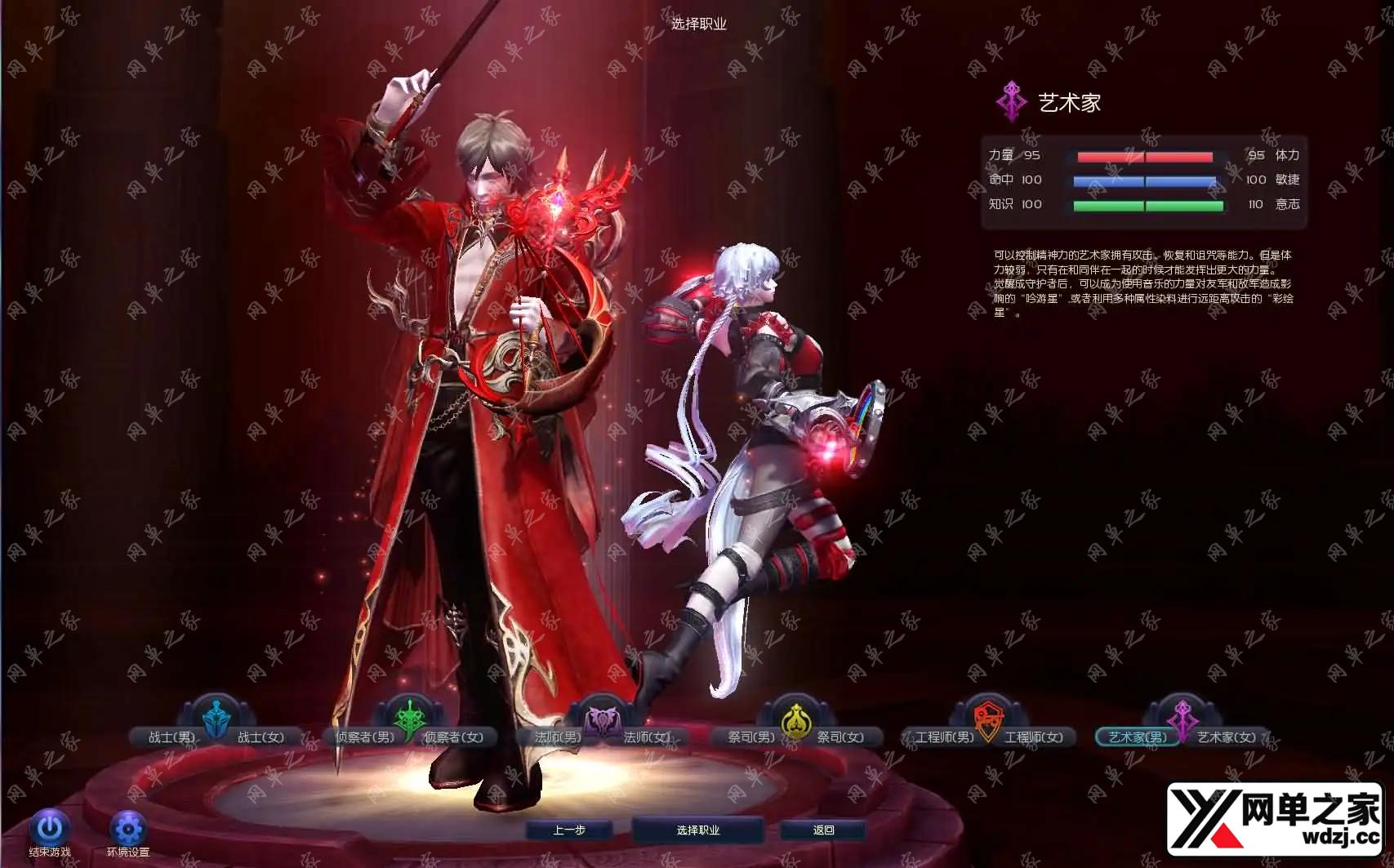Select the 艺术家(男) male artist class
The height and width of the screenshot is (868, 1394).
coord(1137,737)
